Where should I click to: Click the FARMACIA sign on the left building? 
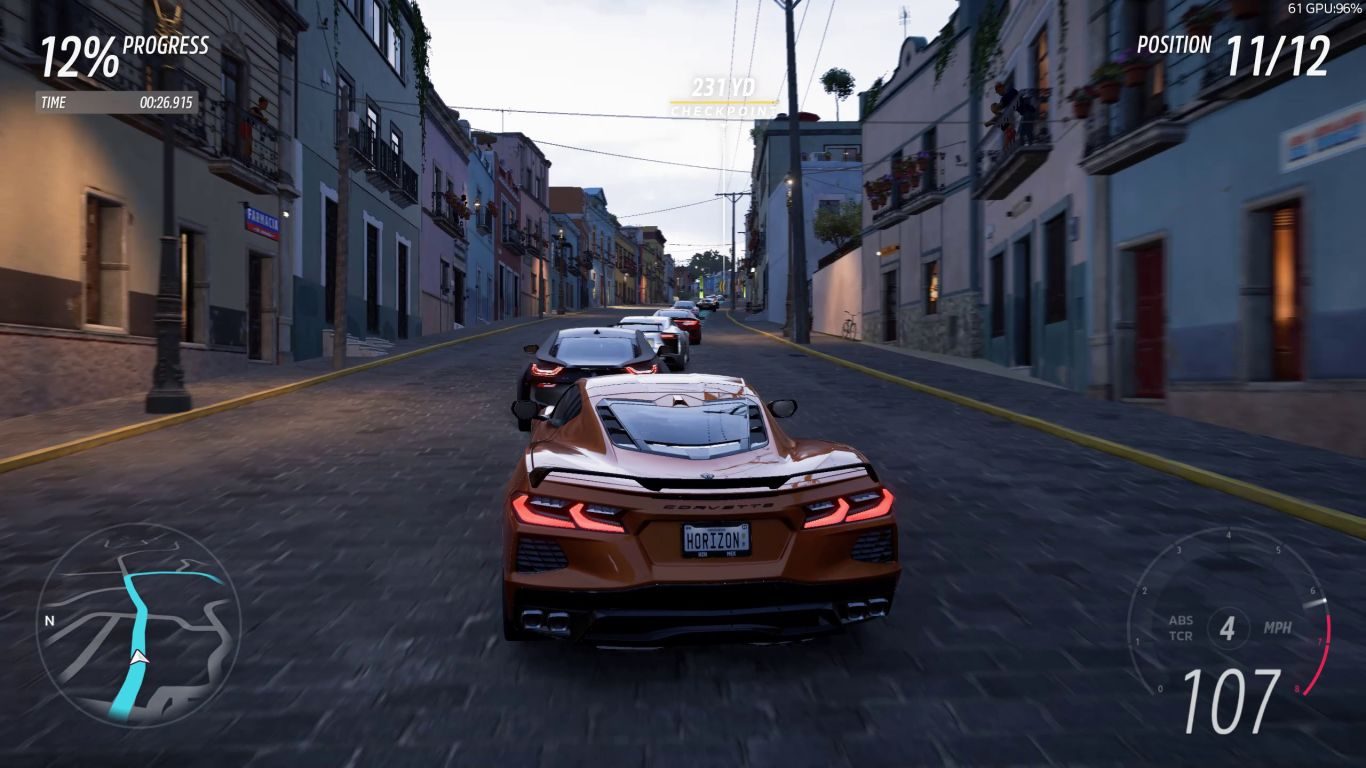click(264, 218)
